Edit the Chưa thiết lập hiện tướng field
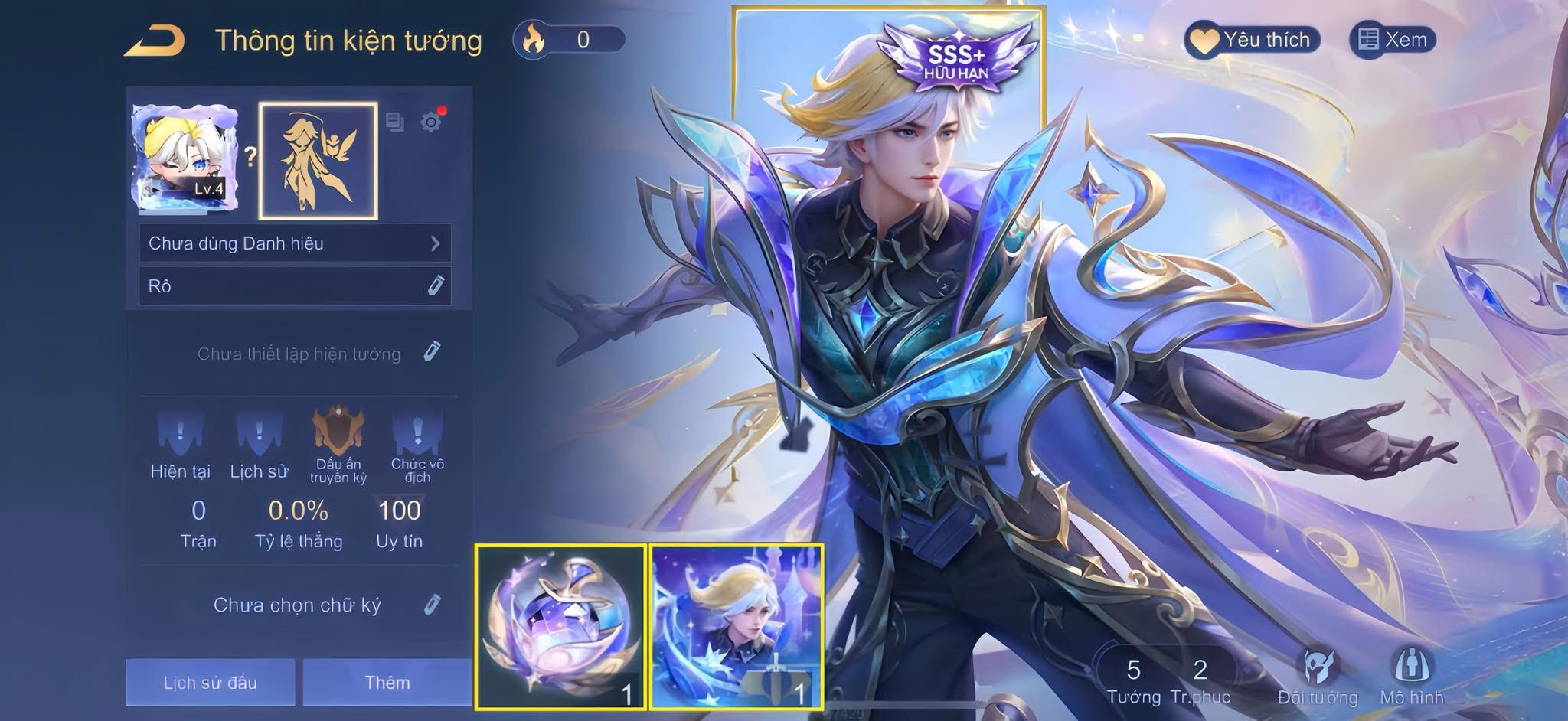Viewport: 1568px width, 721px height. [x=432, y=352]
